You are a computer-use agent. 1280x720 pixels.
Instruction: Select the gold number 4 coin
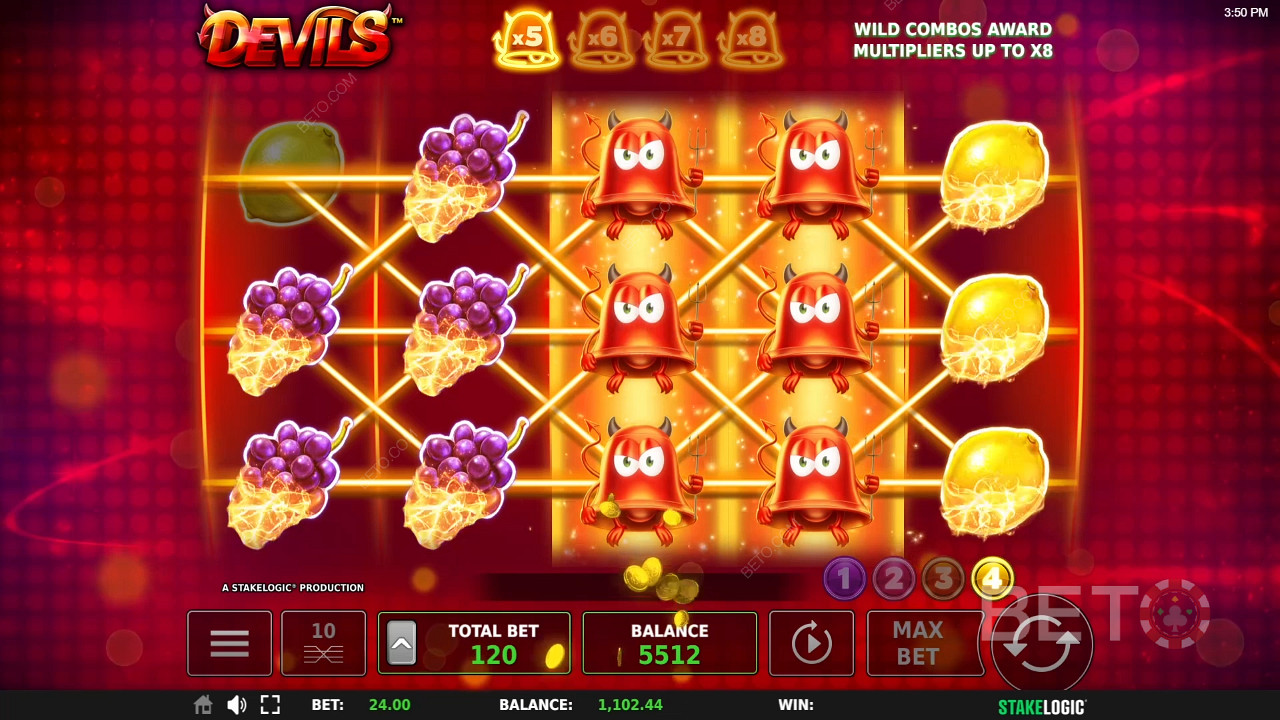(992, 578)
